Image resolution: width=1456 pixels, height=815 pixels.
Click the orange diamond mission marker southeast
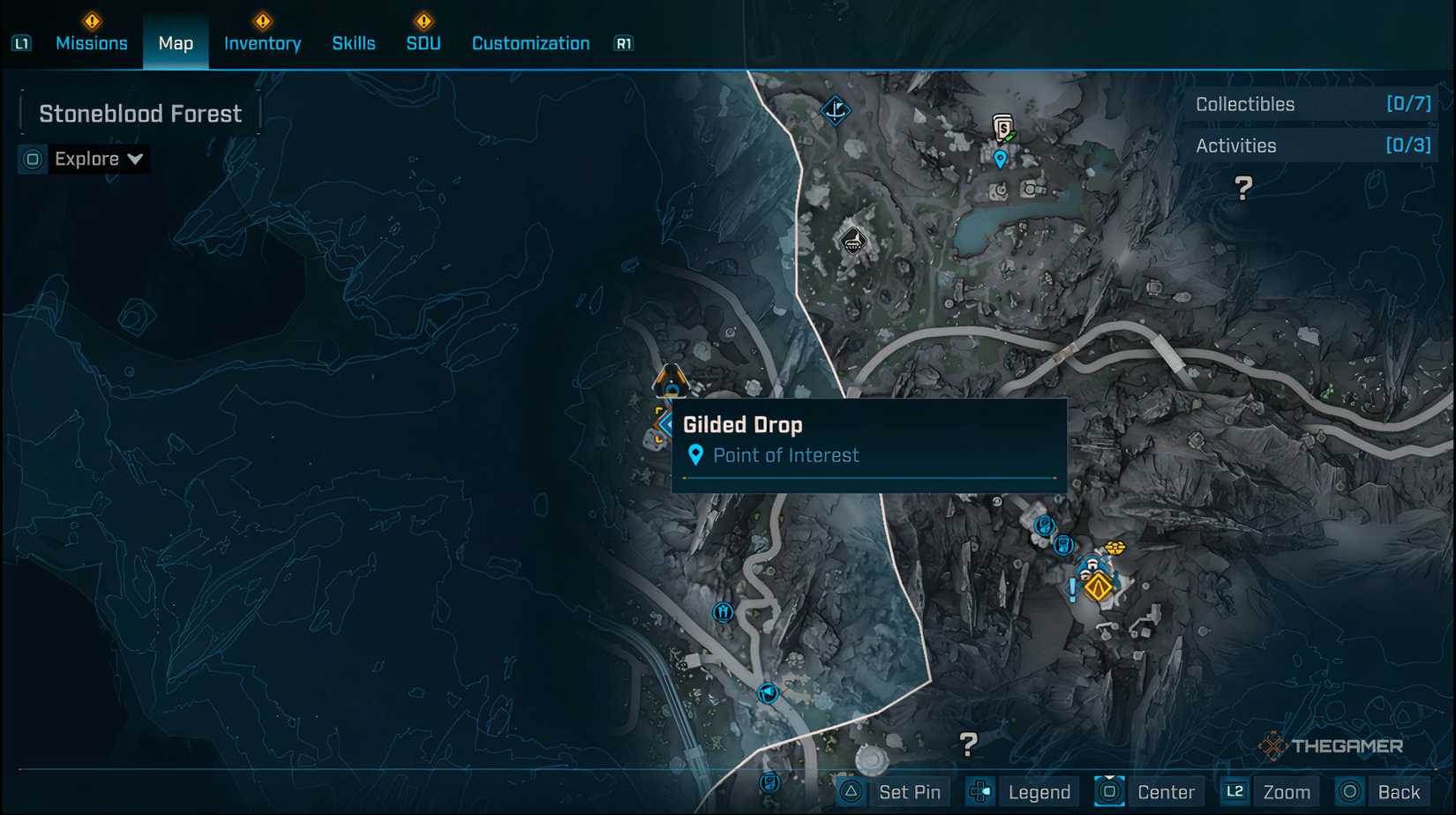coord(1099,587)
